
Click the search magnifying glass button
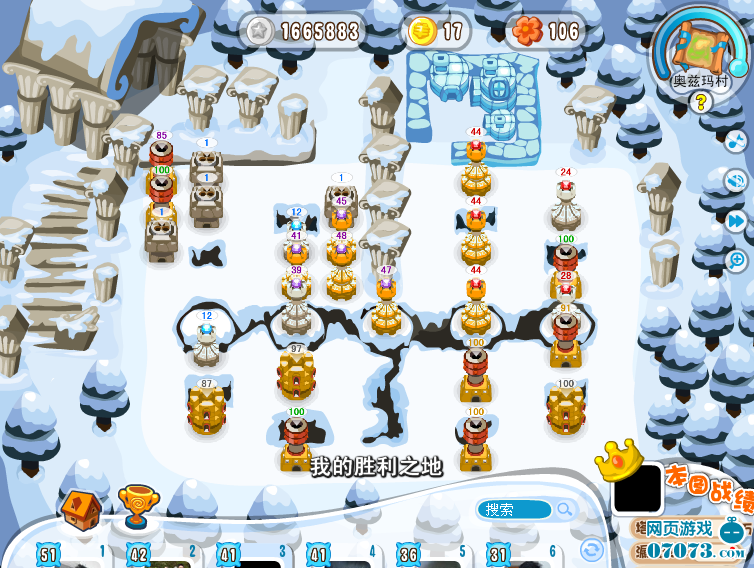coord(566,510)
